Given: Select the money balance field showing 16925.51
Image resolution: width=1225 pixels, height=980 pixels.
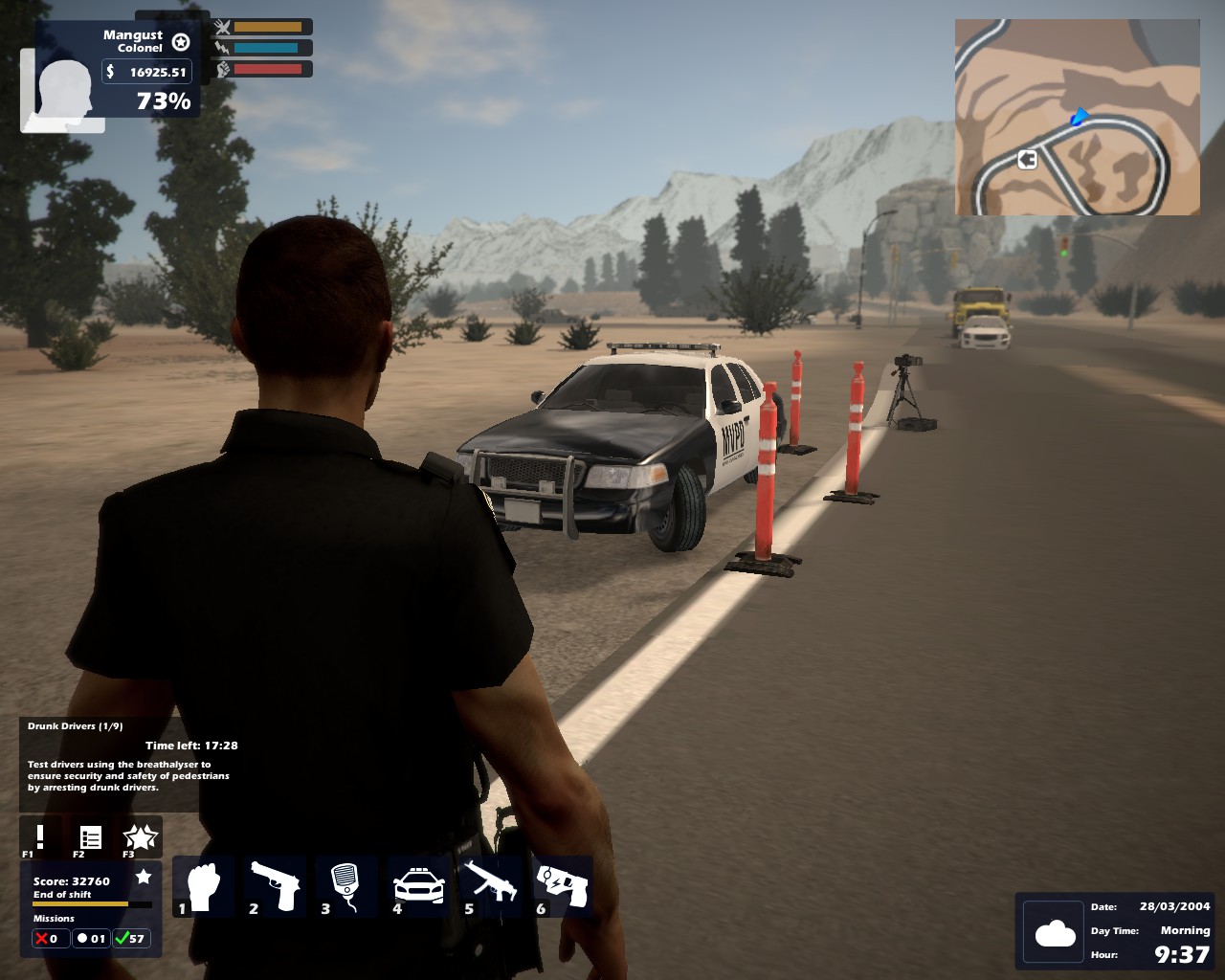Looking at the screenshot, I should (145, 71).
